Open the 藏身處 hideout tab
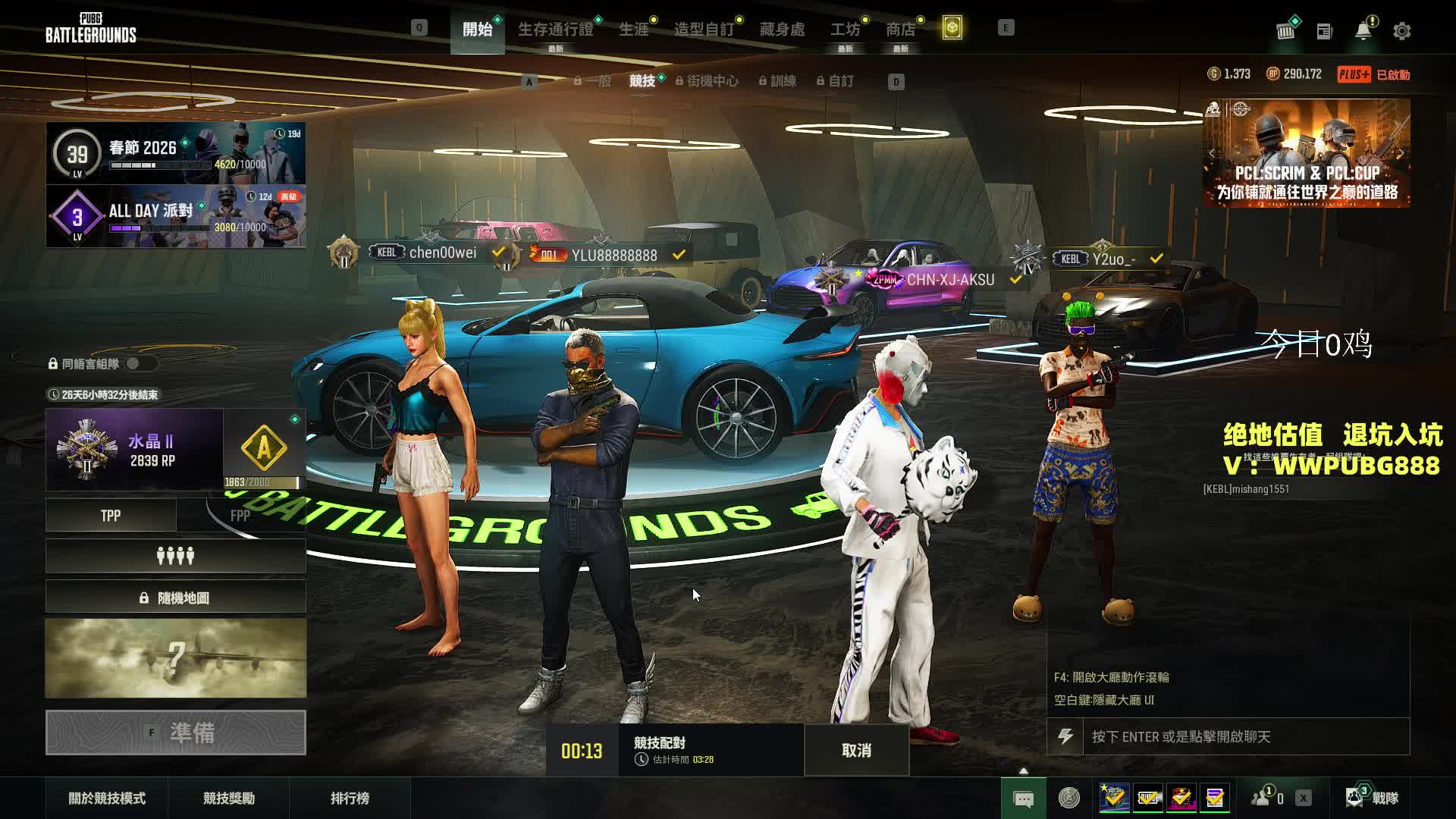 point(782,30)
